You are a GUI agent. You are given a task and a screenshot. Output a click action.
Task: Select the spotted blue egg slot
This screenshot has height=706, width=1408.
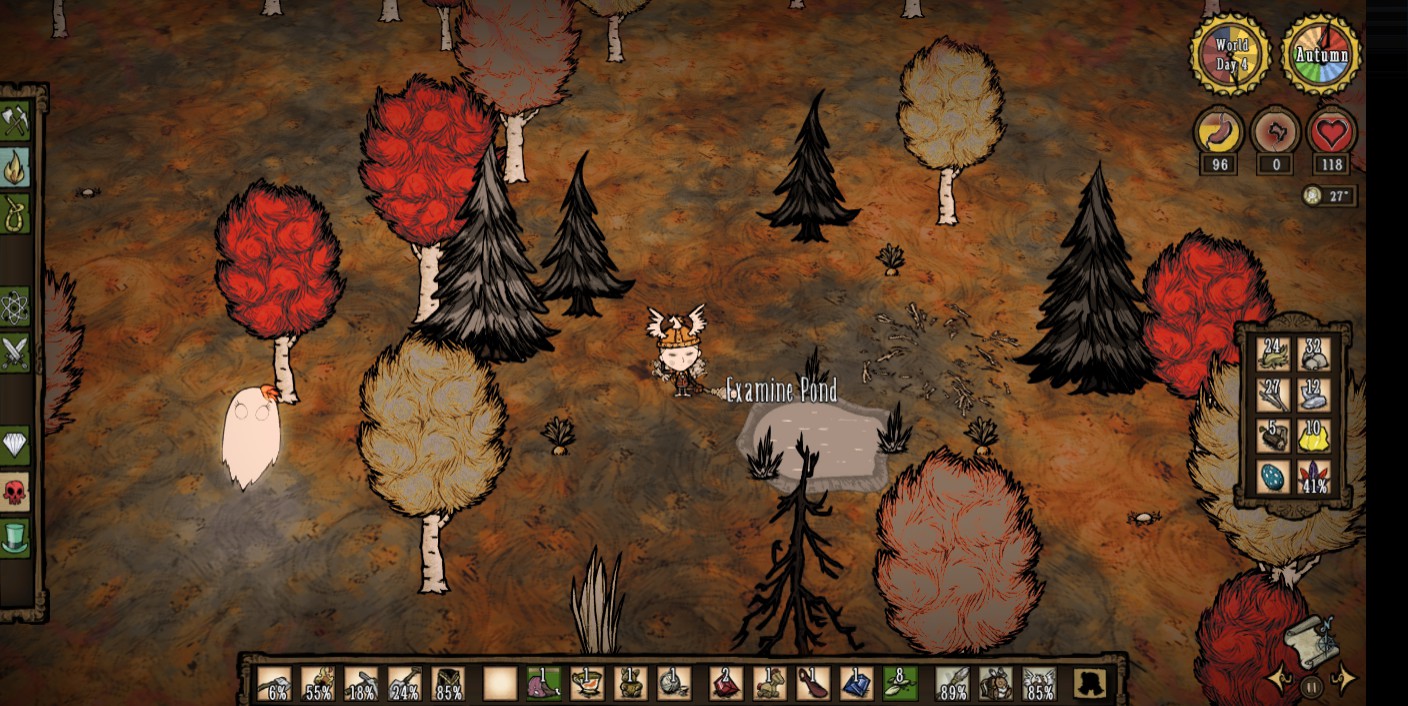coord(1272,477)
